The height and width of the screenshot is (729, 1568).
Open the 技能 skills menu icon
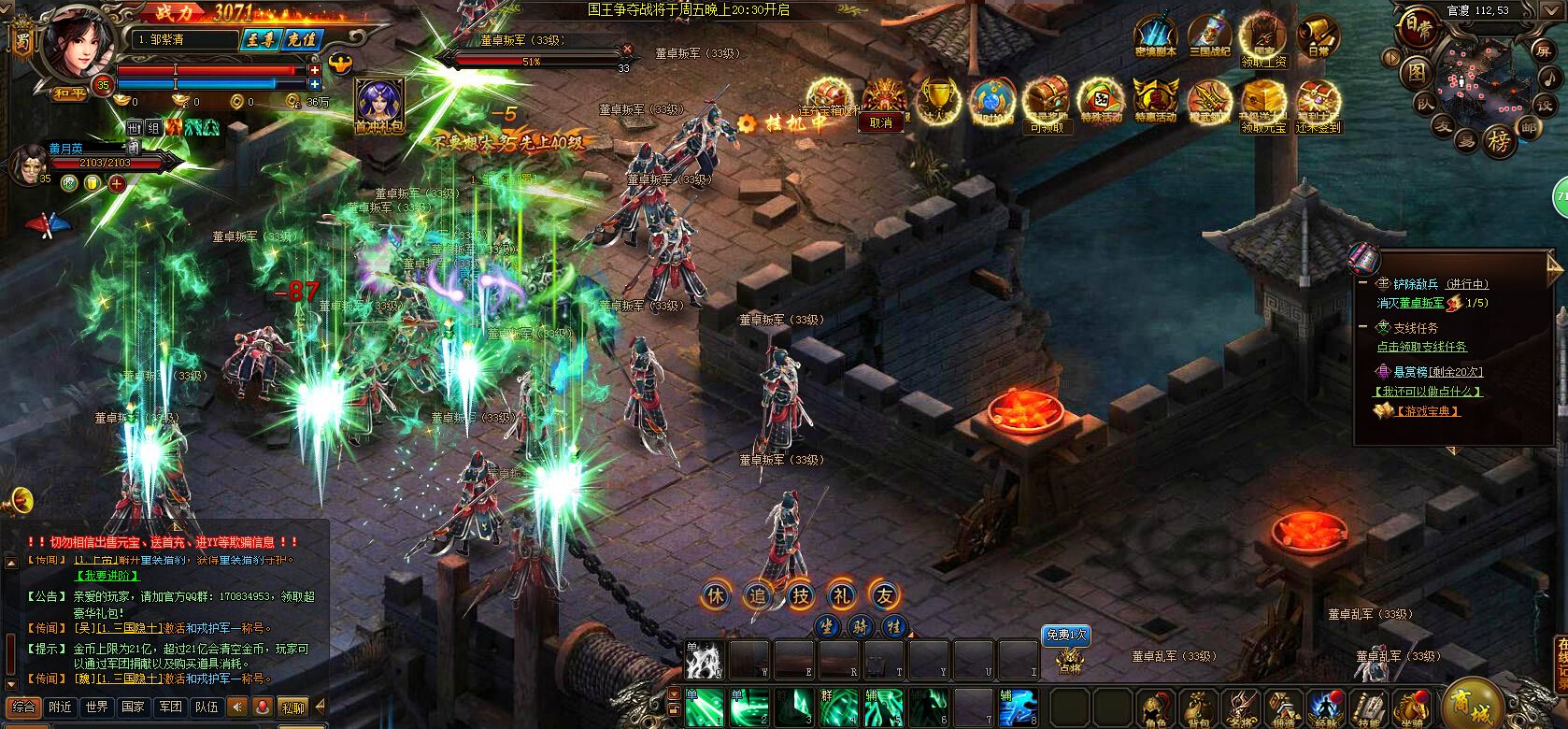pyautogui.click(x=1369, y=708)
